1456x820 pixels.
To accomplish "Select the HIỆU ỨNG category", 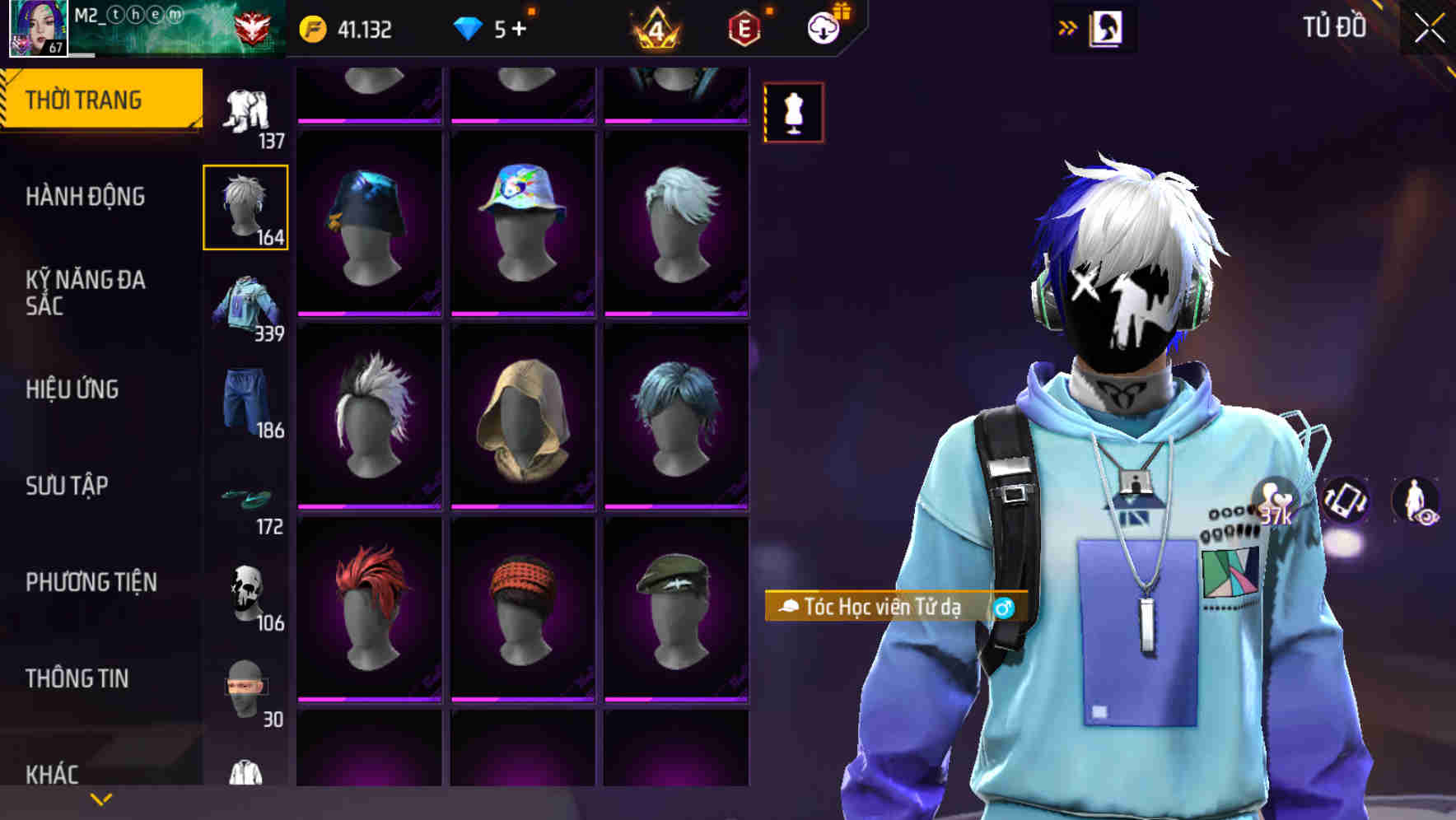I will click(x=74, y=389).
